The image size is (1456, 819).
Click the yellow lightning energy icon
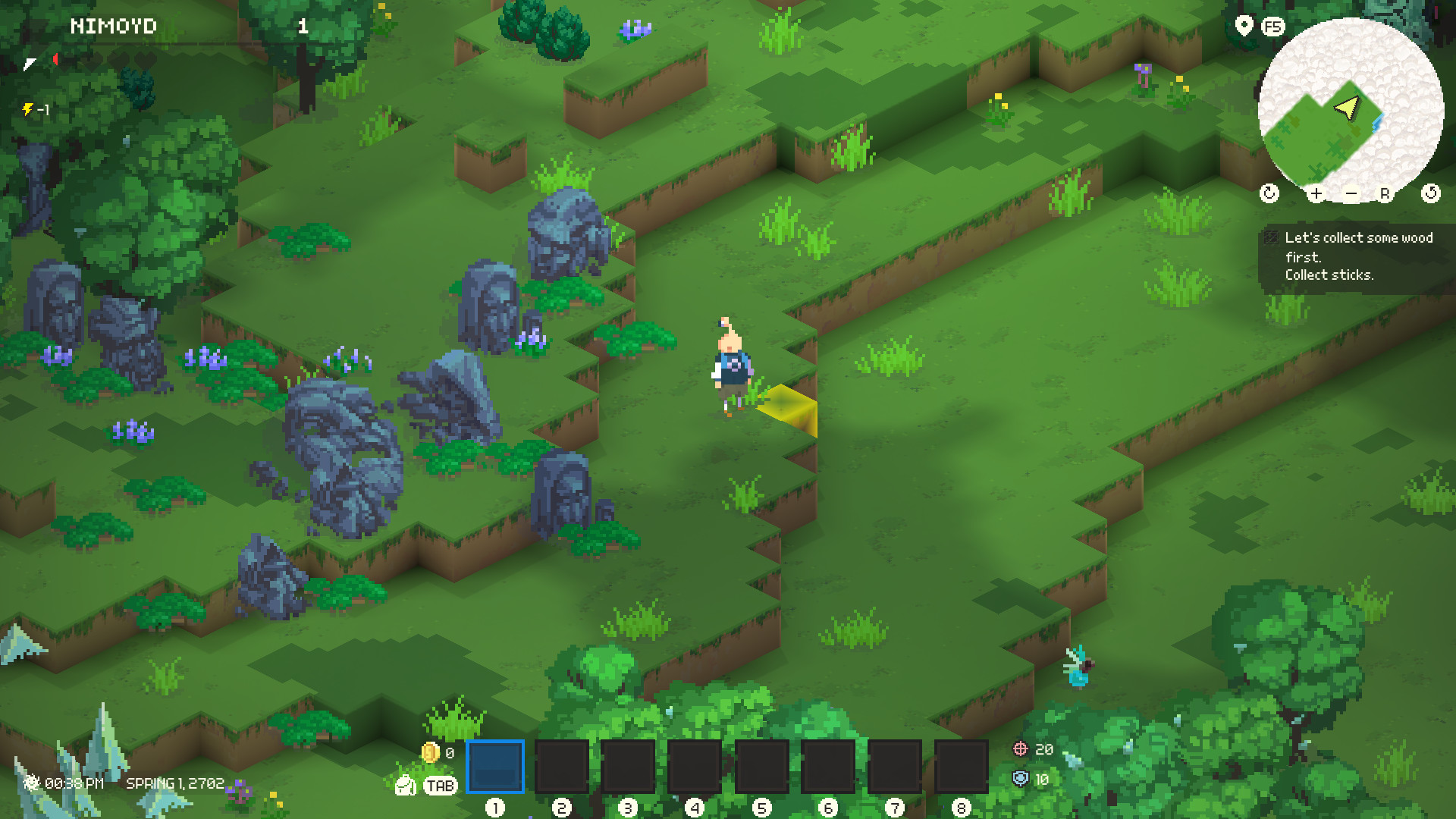point(29,110)
